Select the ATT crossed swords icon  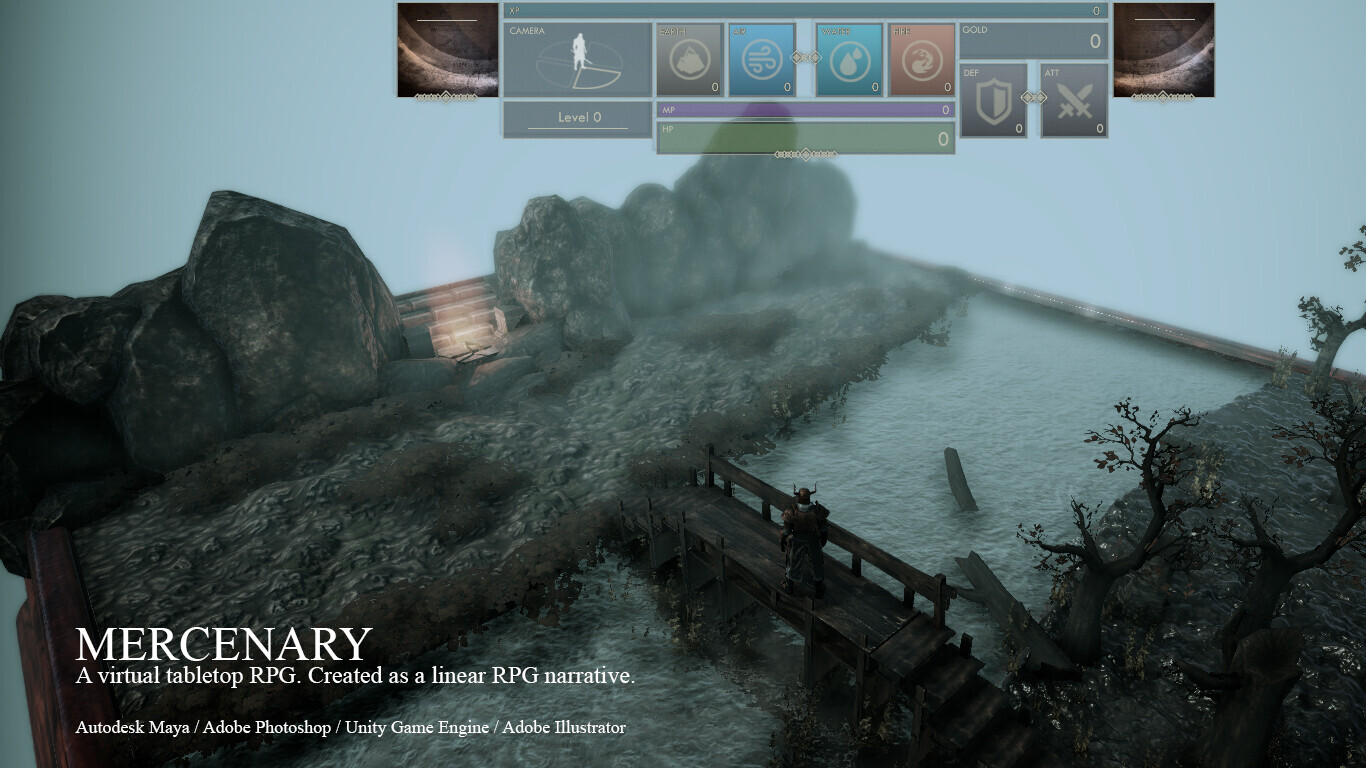[x=1074, y=101]
